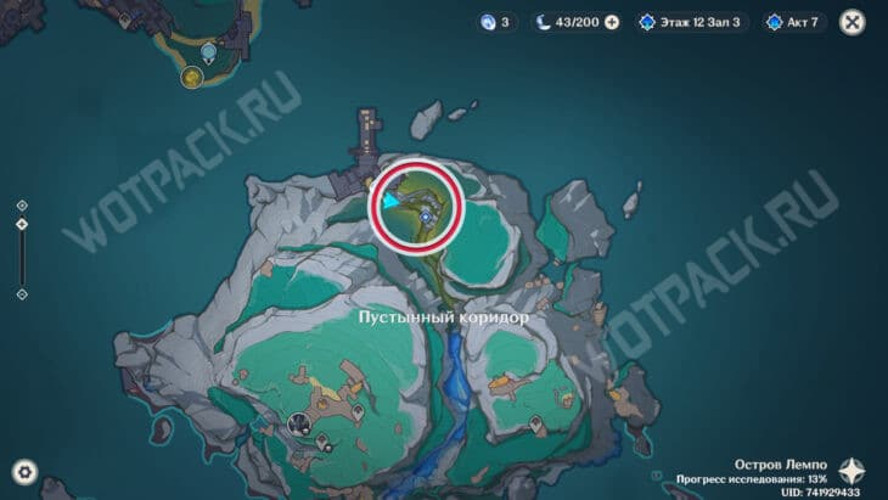Open the Этаж 12 Зал 3 abyss tracker
888x500 pixels.
click(x=692, y=22)
